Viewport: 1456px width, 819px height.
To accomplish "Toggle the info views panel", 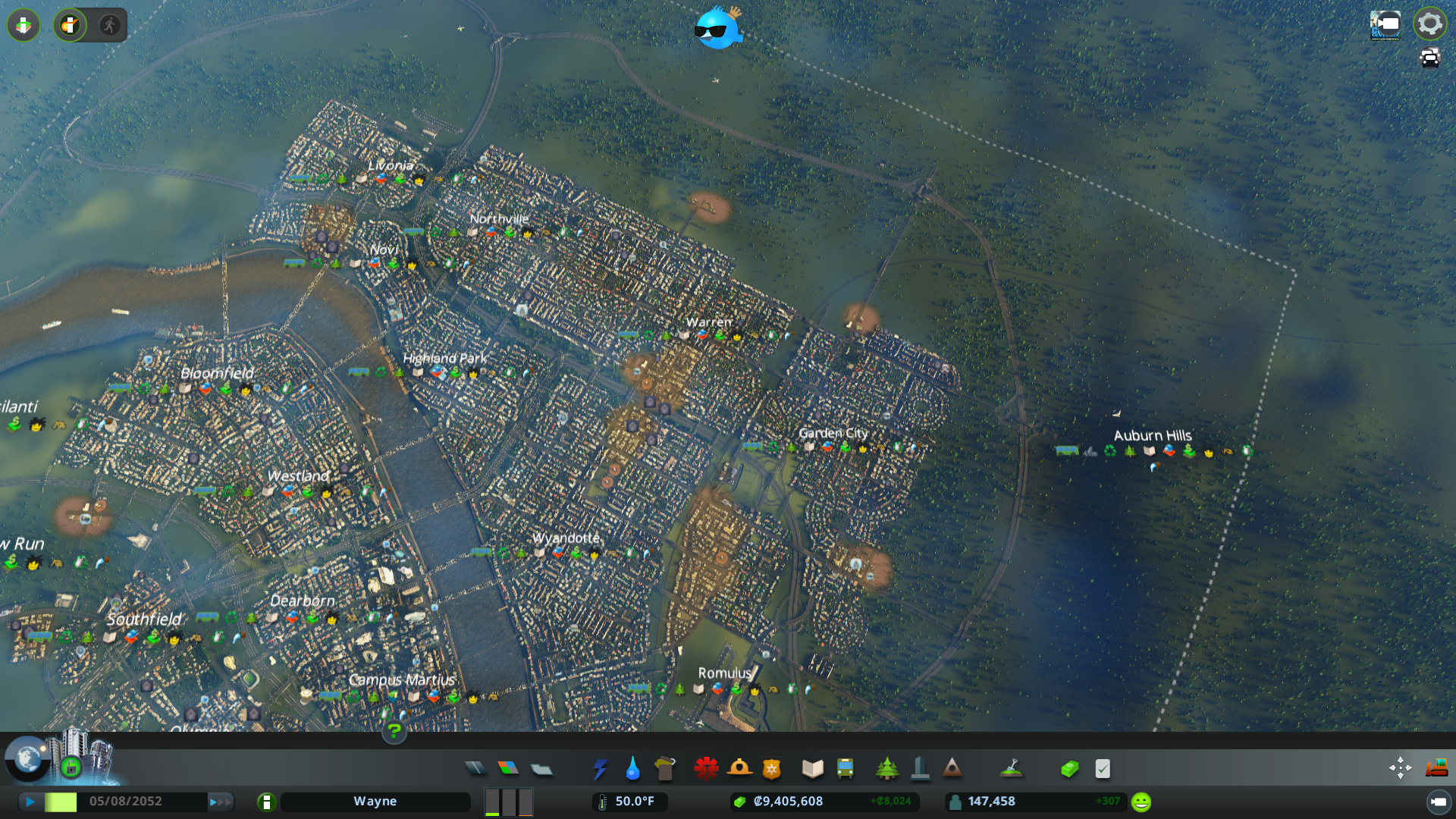I will click(x=23, y=25).
